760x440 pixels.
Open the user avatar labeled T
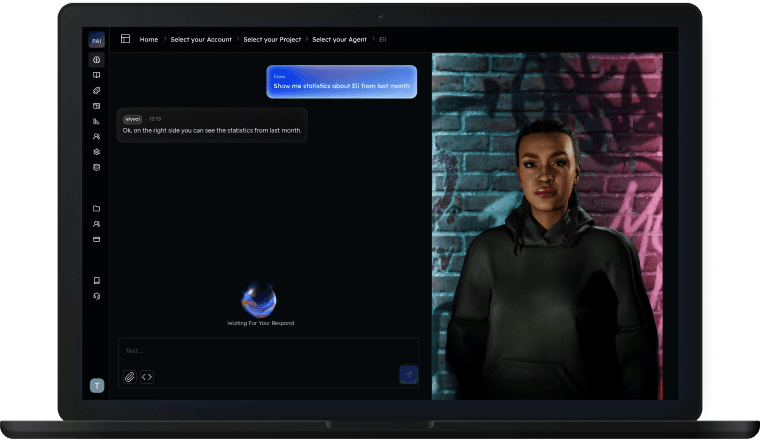pyautogui.click(x=97, y=385)
